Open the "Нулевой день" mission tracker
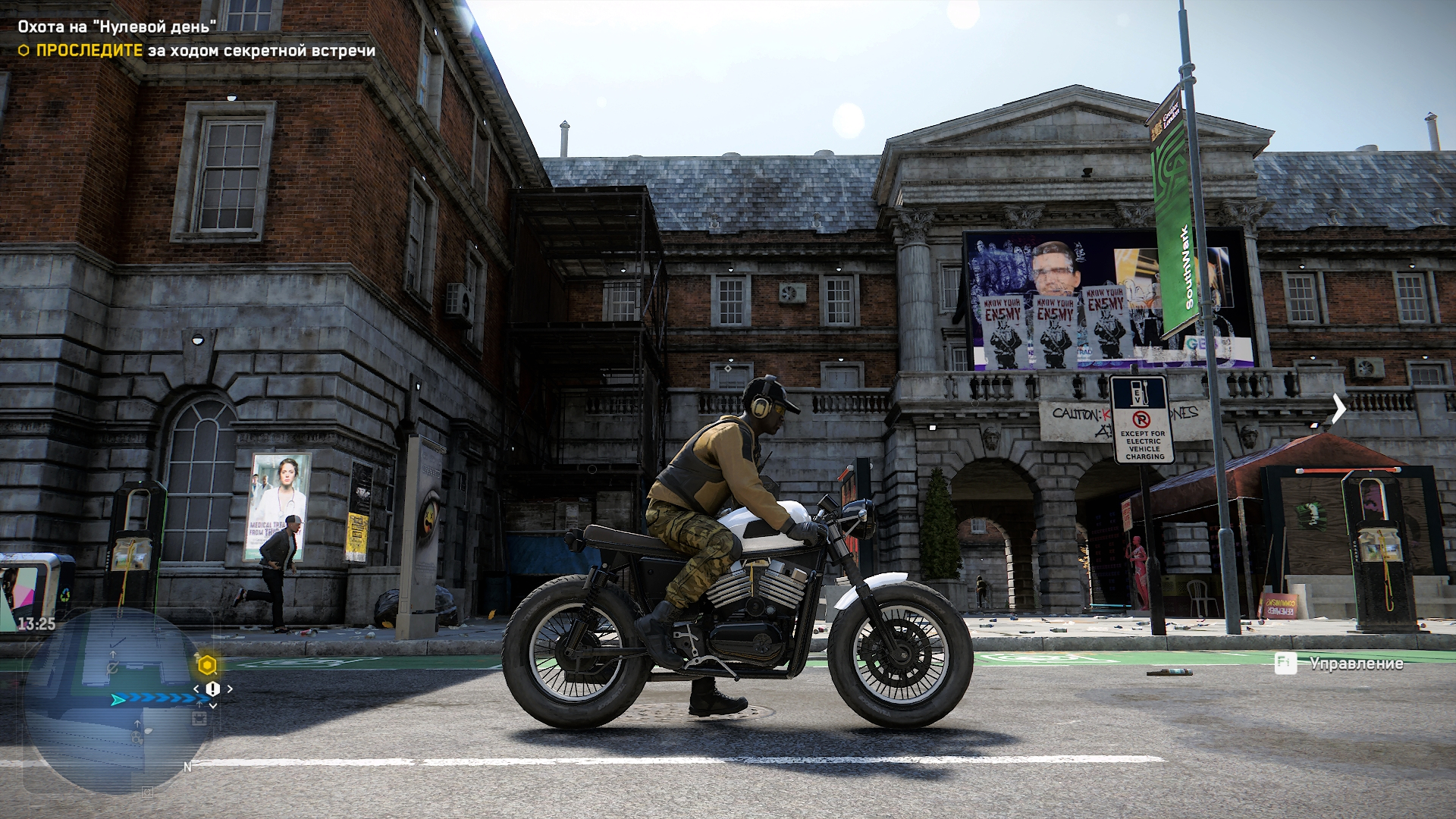 click(x=117, y=27)
